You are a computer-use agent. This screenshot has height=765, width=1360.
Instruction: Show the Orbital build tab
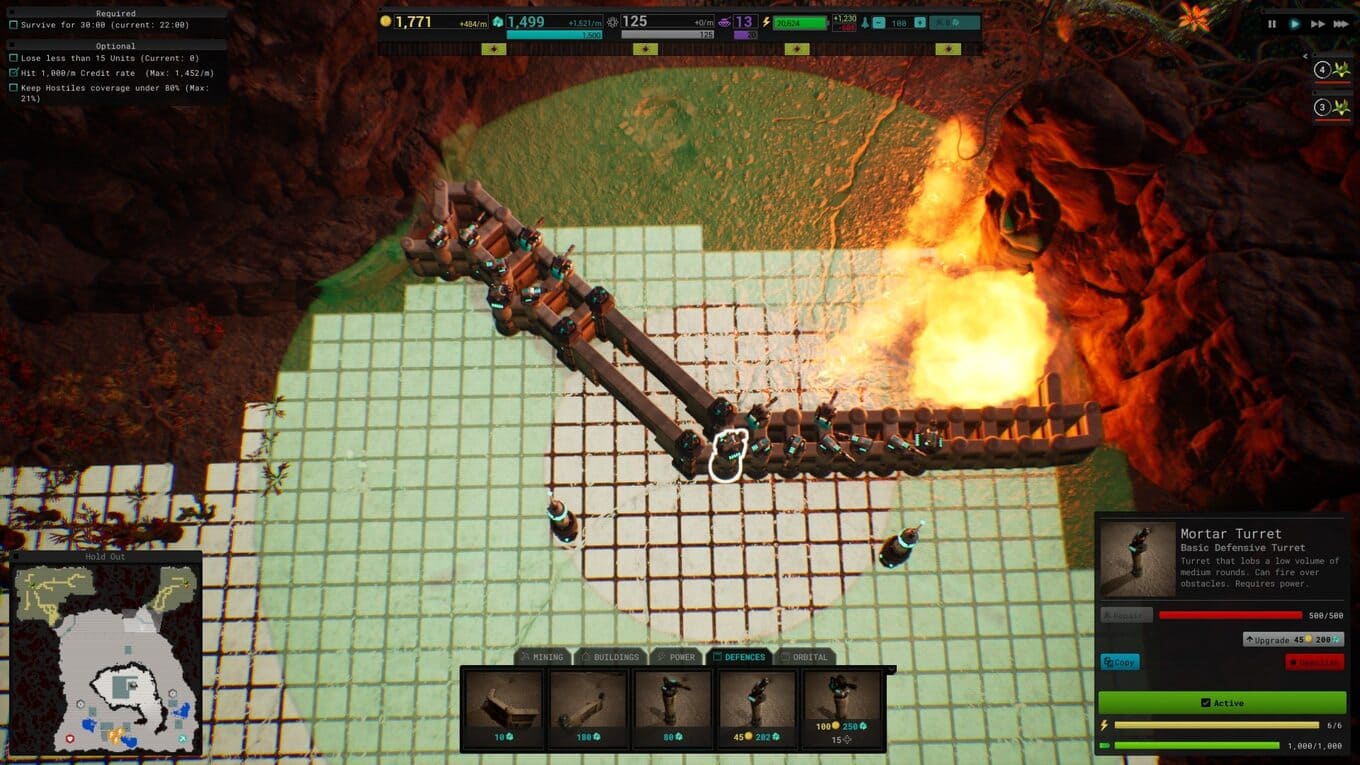pyautogui.click(x=803, y=657)
